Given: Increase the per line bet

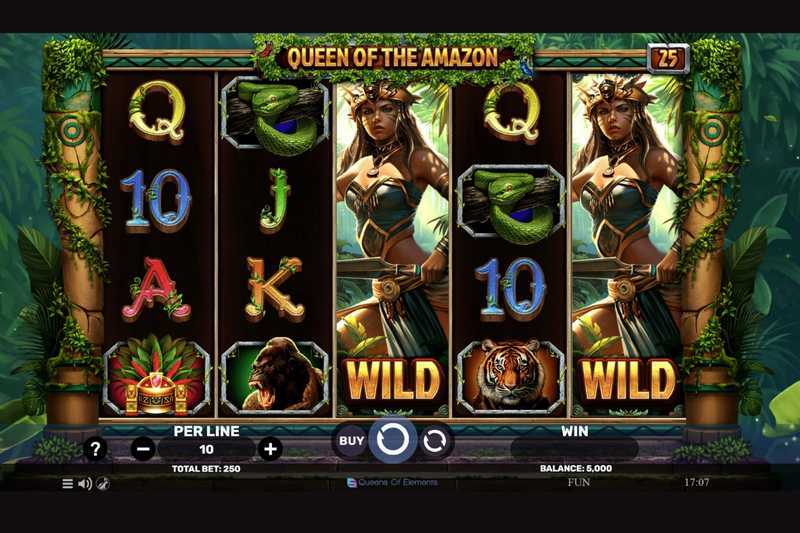Looking at the screenshot, I should (270, 449).
